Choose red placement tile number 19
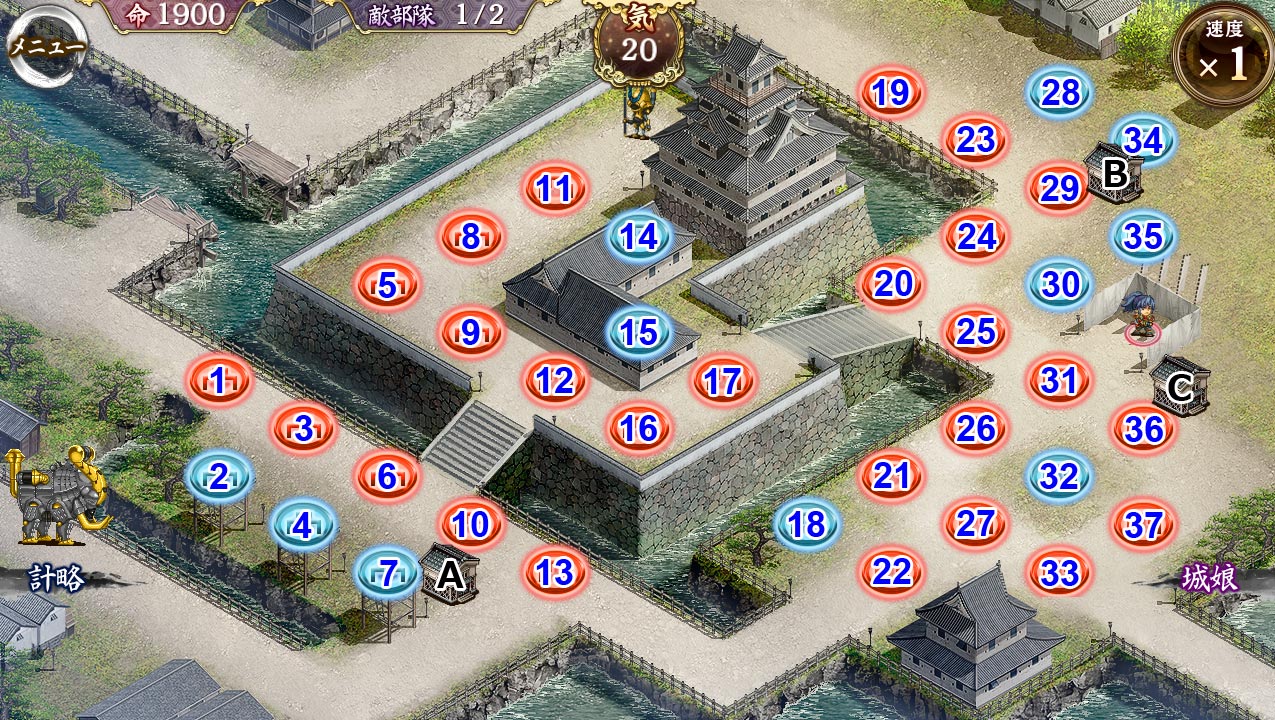 pyautogui.click(x=890, y=93)
